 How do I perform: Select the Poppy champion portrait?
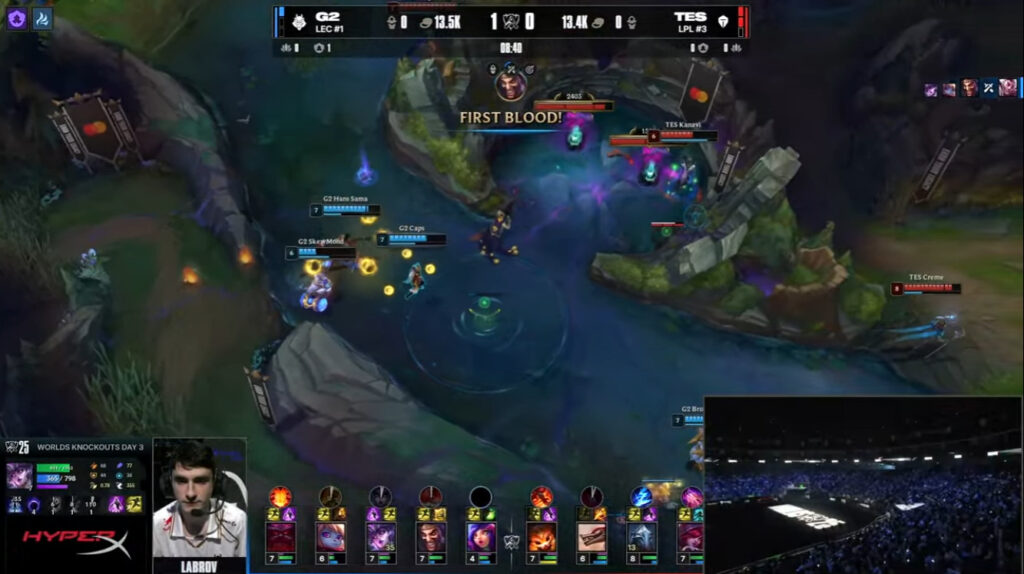pos(331,536)
